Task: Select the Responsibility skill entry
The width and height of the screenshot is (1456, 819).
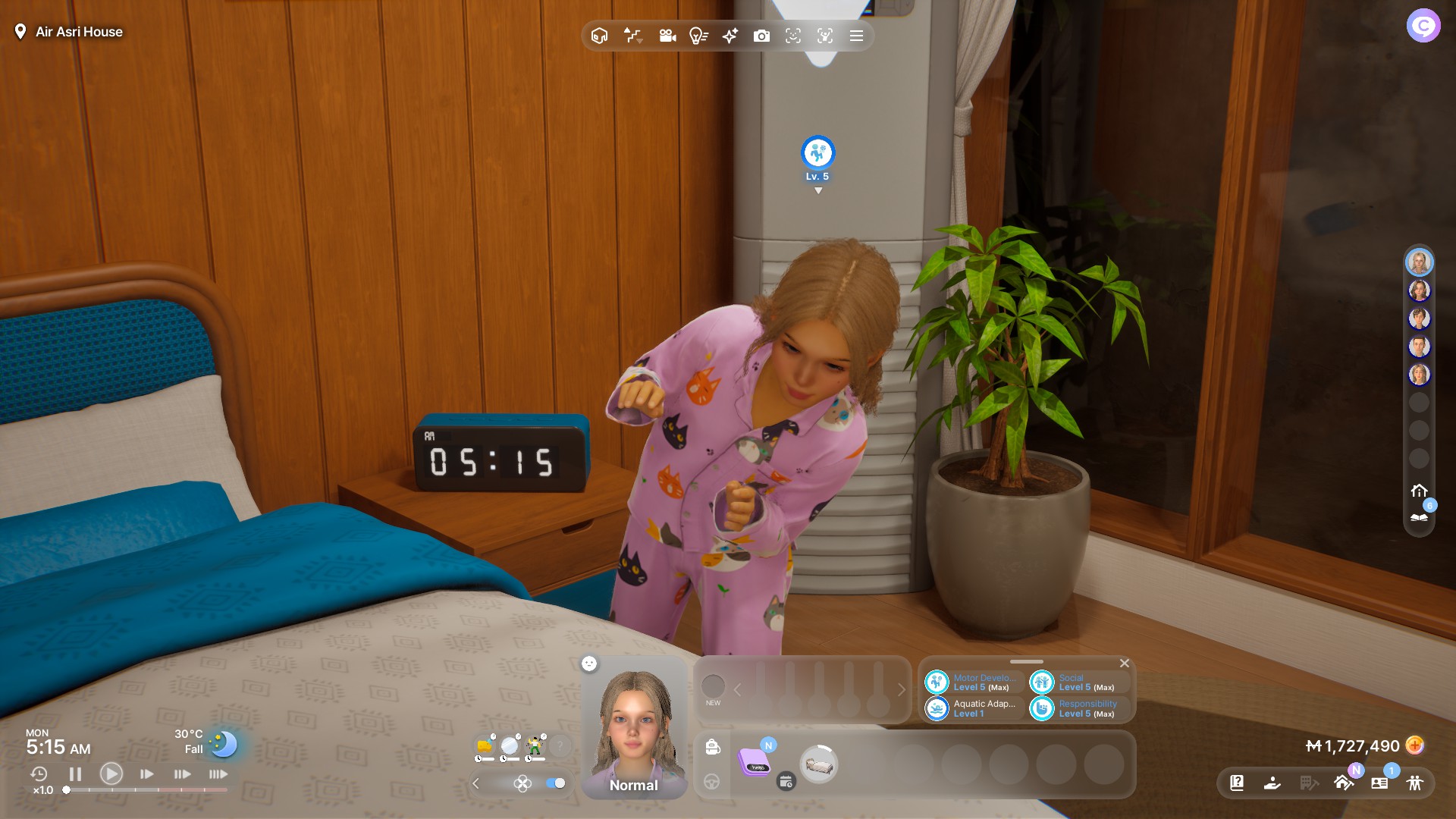Action: [x=1078, y=708]
